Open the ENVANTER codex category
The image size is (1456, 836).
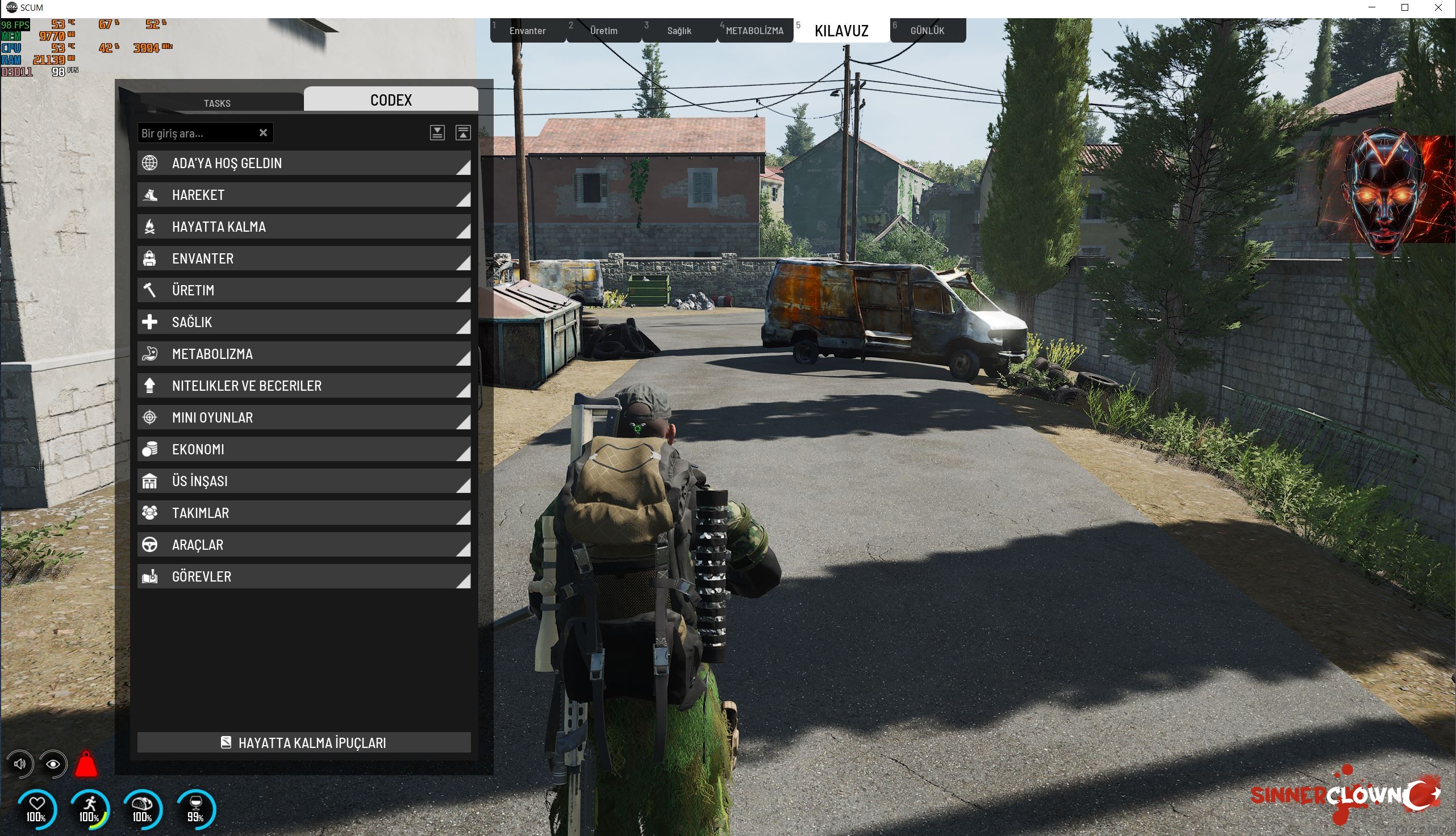click(x=304, y=258)
